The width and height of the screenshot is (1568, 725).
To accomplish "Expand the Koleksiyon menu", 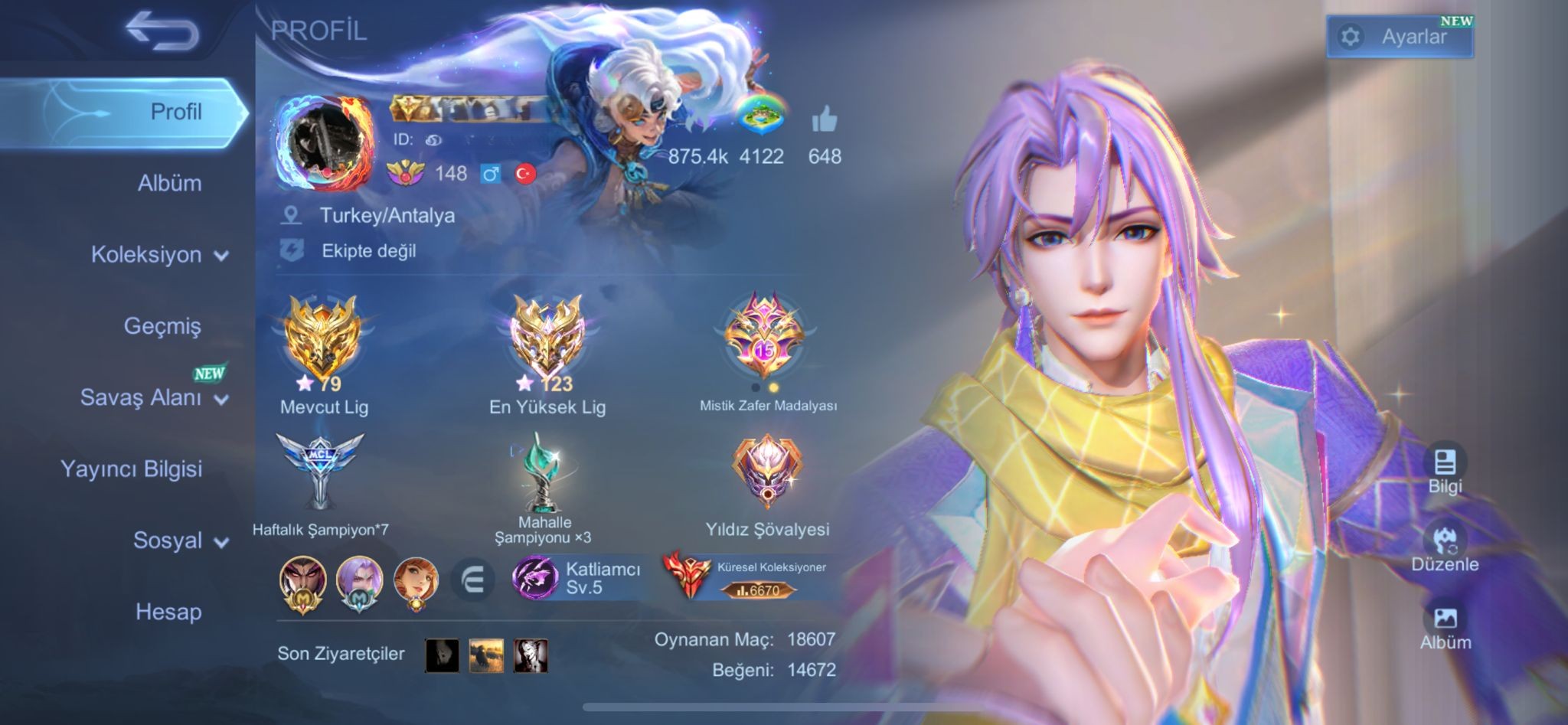I will pos(158,254).
